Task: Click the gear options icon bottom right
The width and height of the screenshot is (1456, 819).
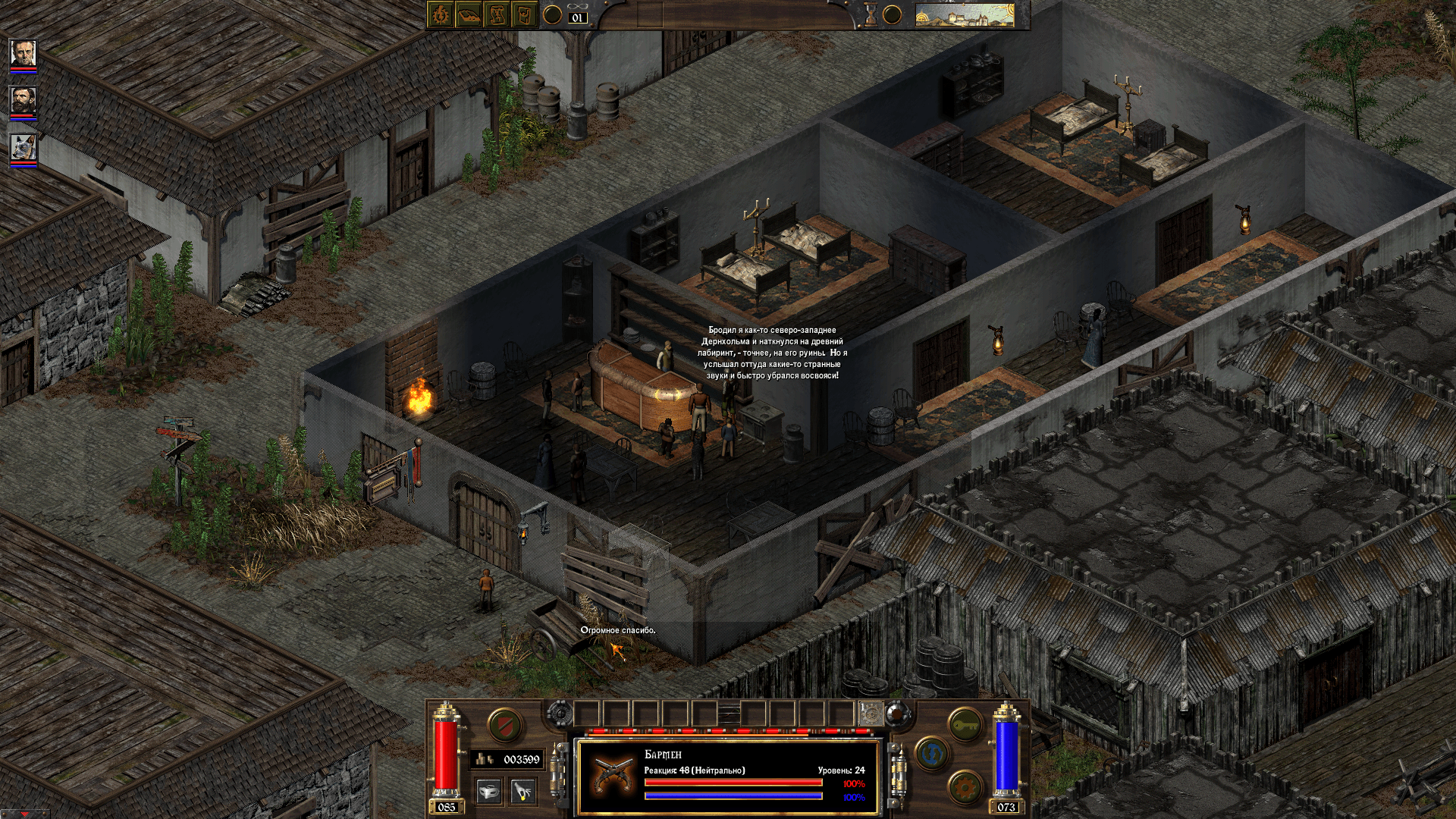Action: point(964,786)
